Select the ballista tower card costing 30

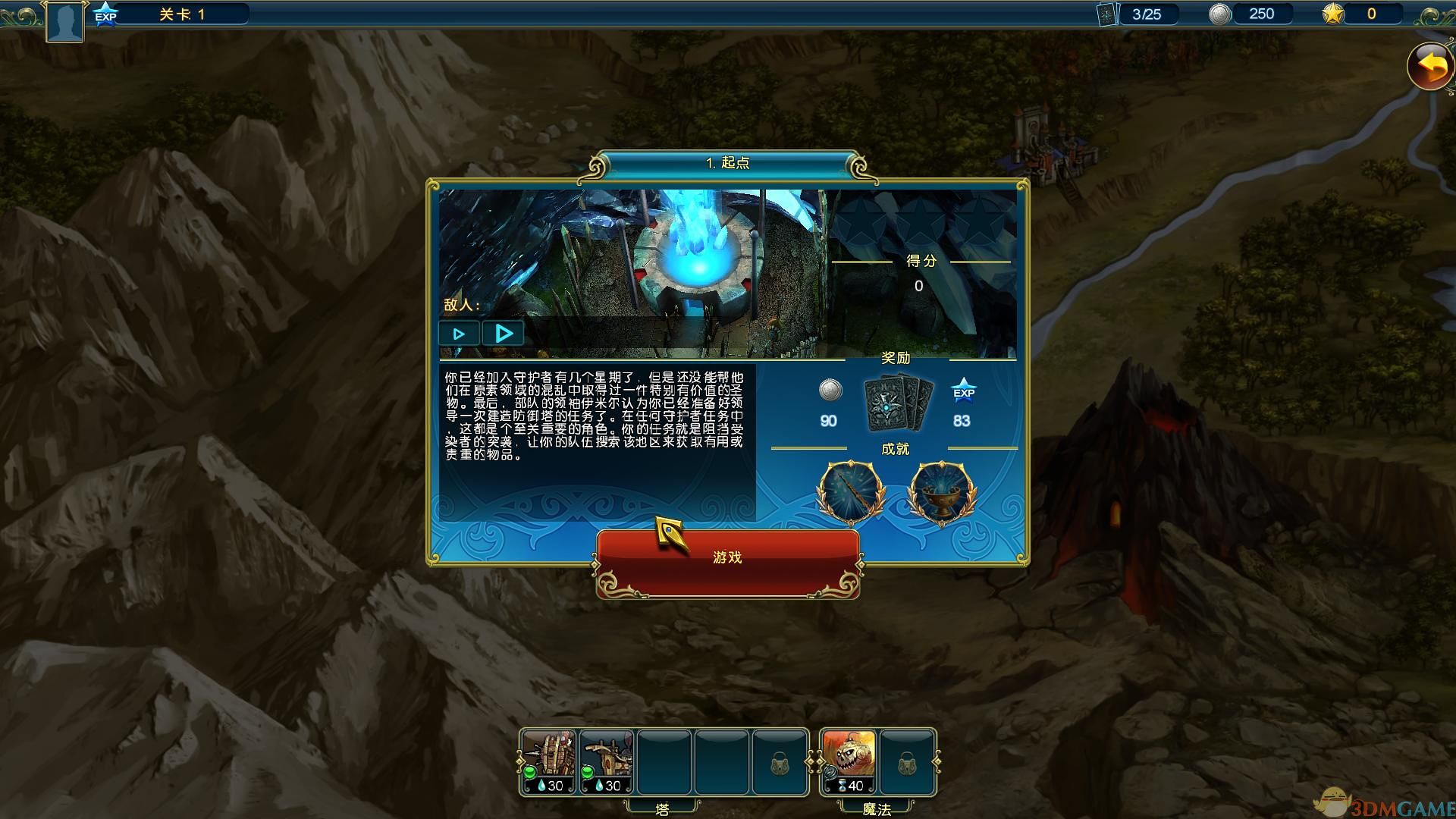(x=548, y=762)
